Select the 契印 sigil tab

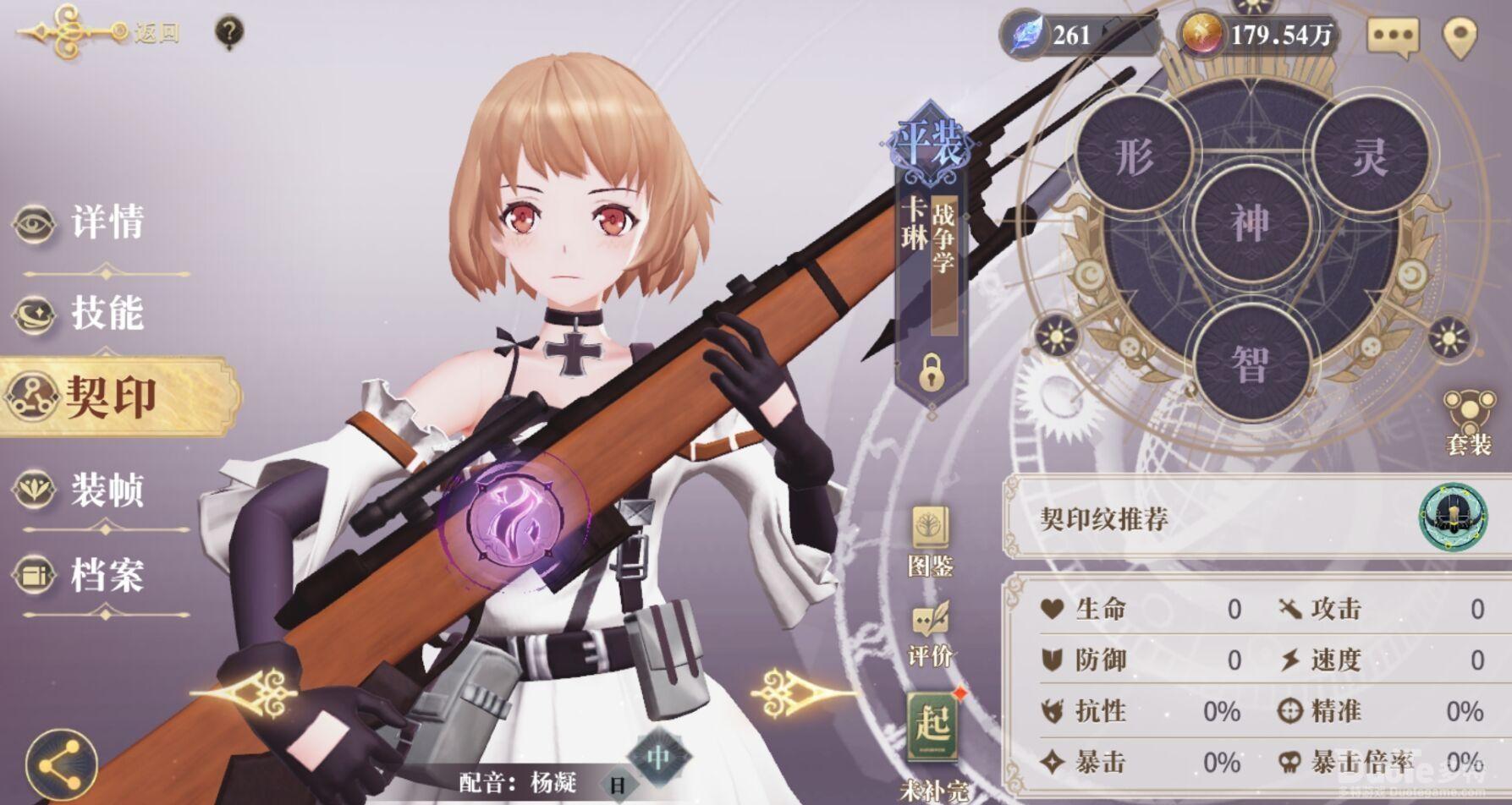pyautogui.click(x=110, y=397)
